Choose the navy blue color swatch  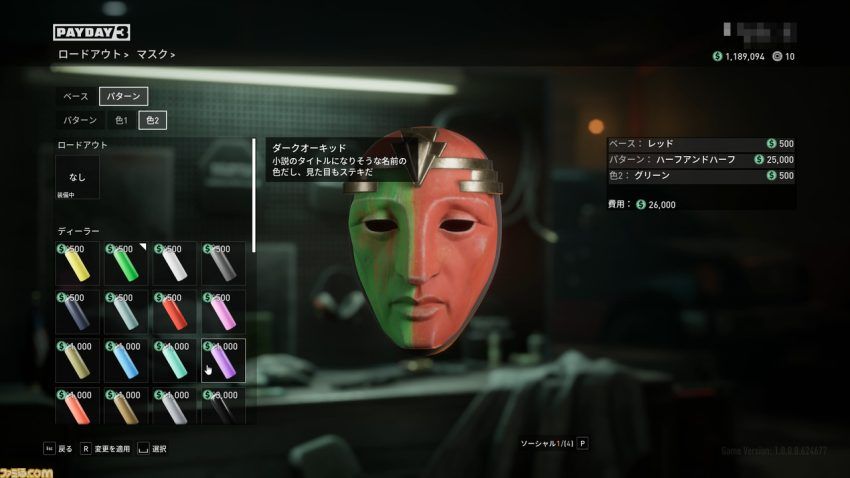coord(77,311)
